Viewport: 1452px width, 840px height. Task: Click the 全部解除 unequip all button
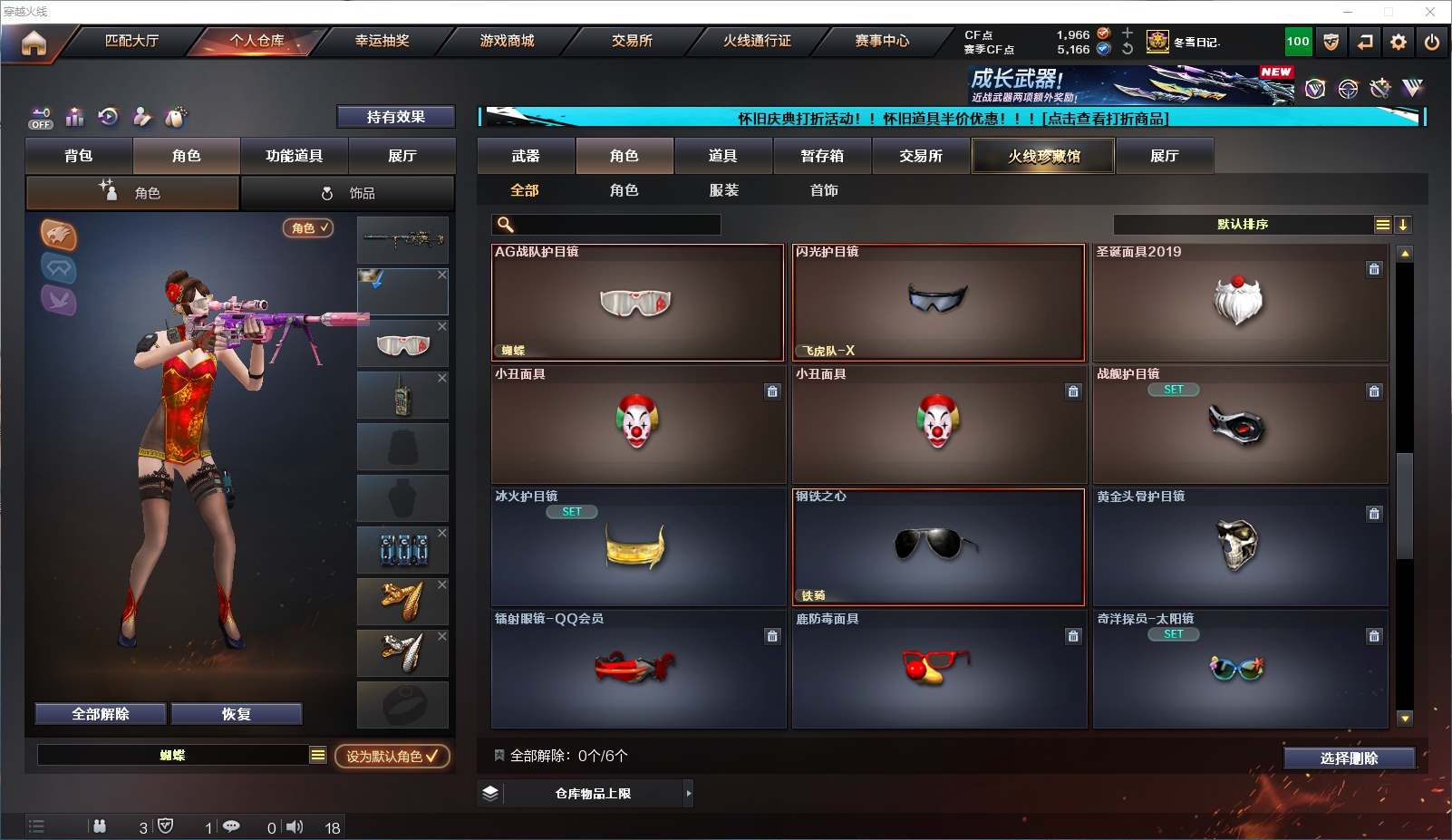coord(101,714)
